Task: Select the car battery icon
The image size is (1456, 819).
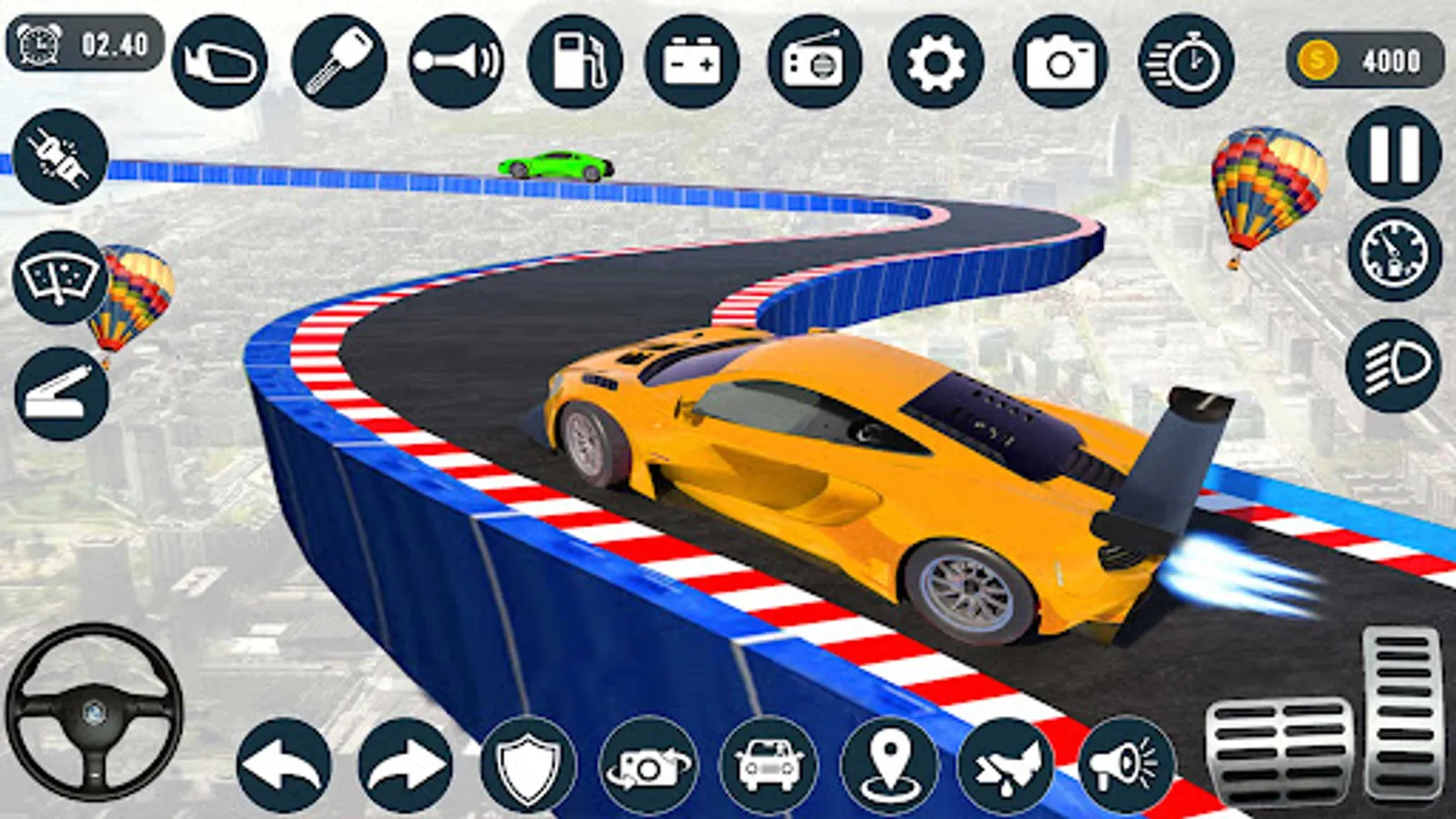Action: click(x=693, y=62)
